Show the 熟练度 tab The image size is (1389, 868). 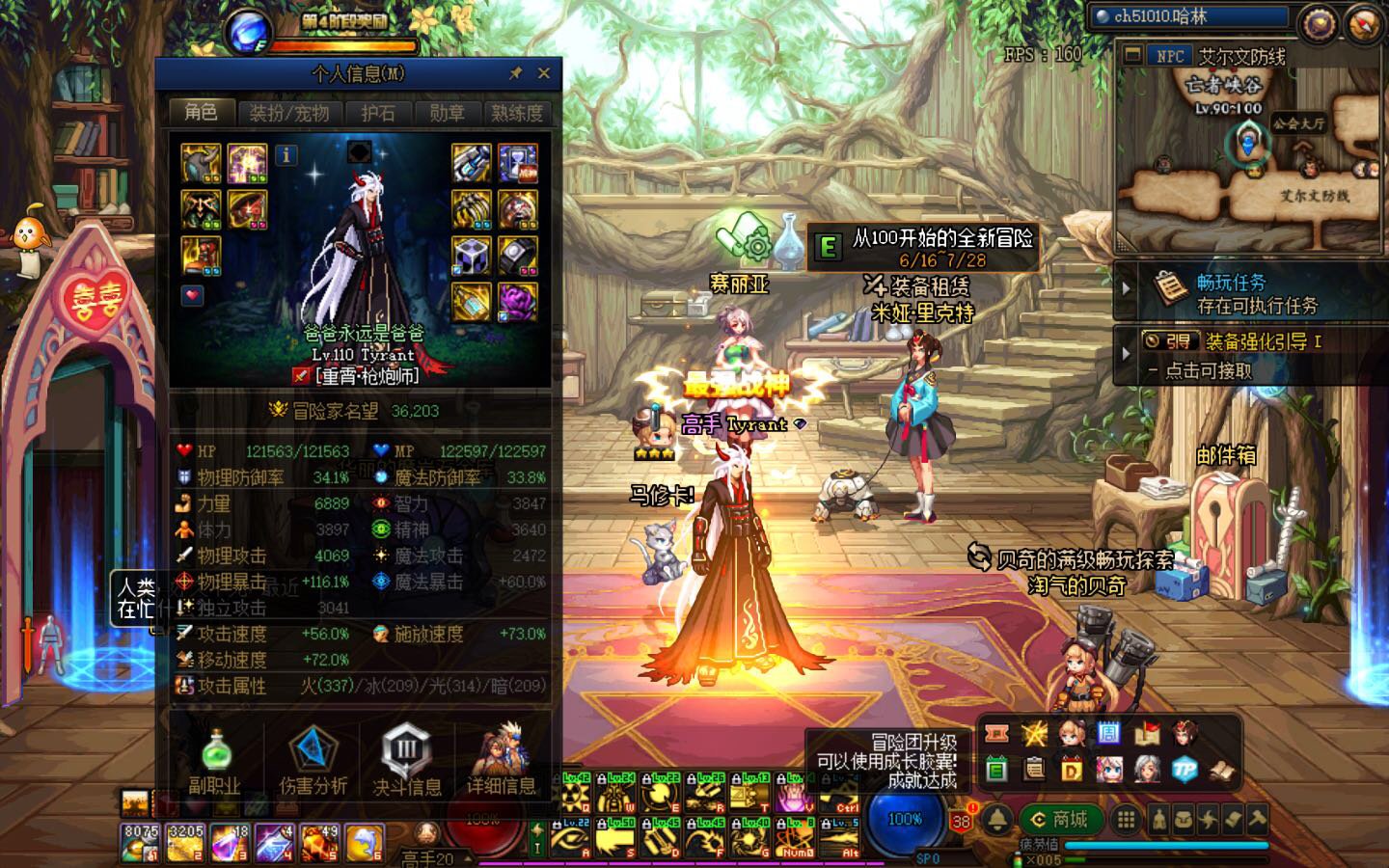(x=517, y=113)
